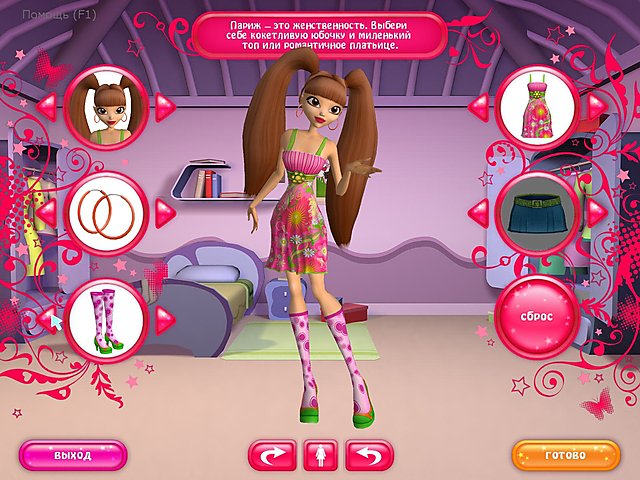Click the center girl silhouette button
The width and height of the screenshot is (640, 480).
(320, 455)
